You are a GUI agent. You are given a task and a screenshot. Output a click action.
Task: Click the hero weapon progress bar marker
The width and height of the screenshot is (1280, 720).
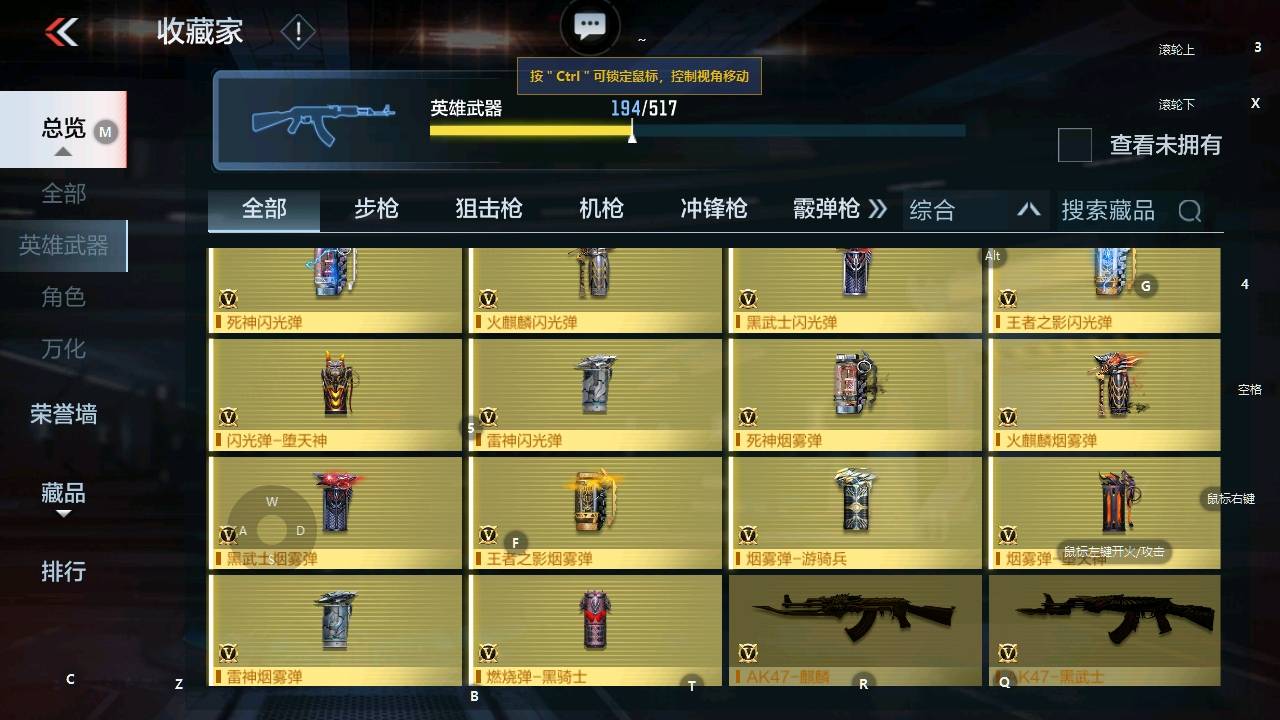(x=632, y=135)
